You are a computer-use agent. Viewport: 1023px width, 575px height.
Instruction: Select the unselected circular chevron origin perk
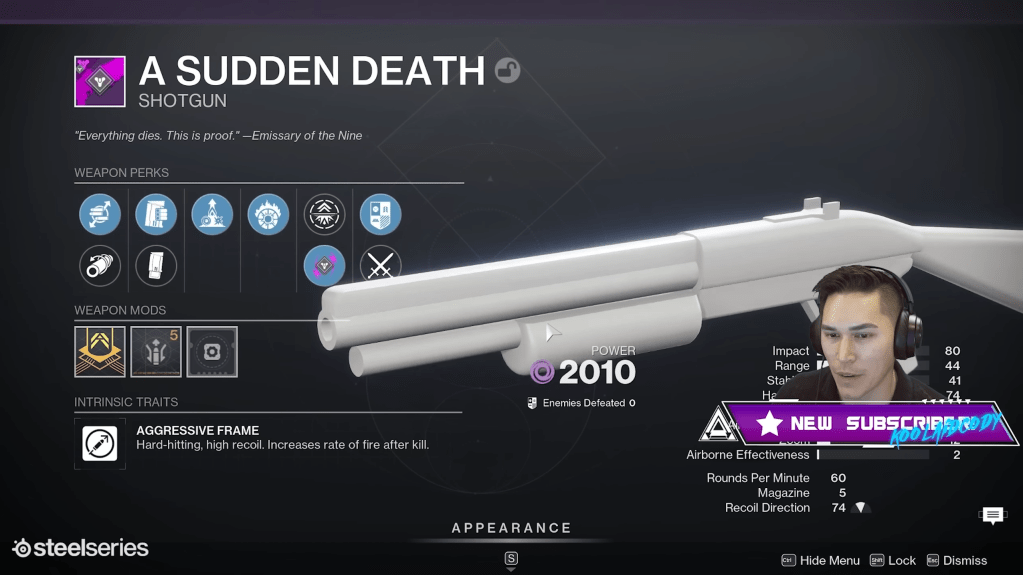click(324, 215)
